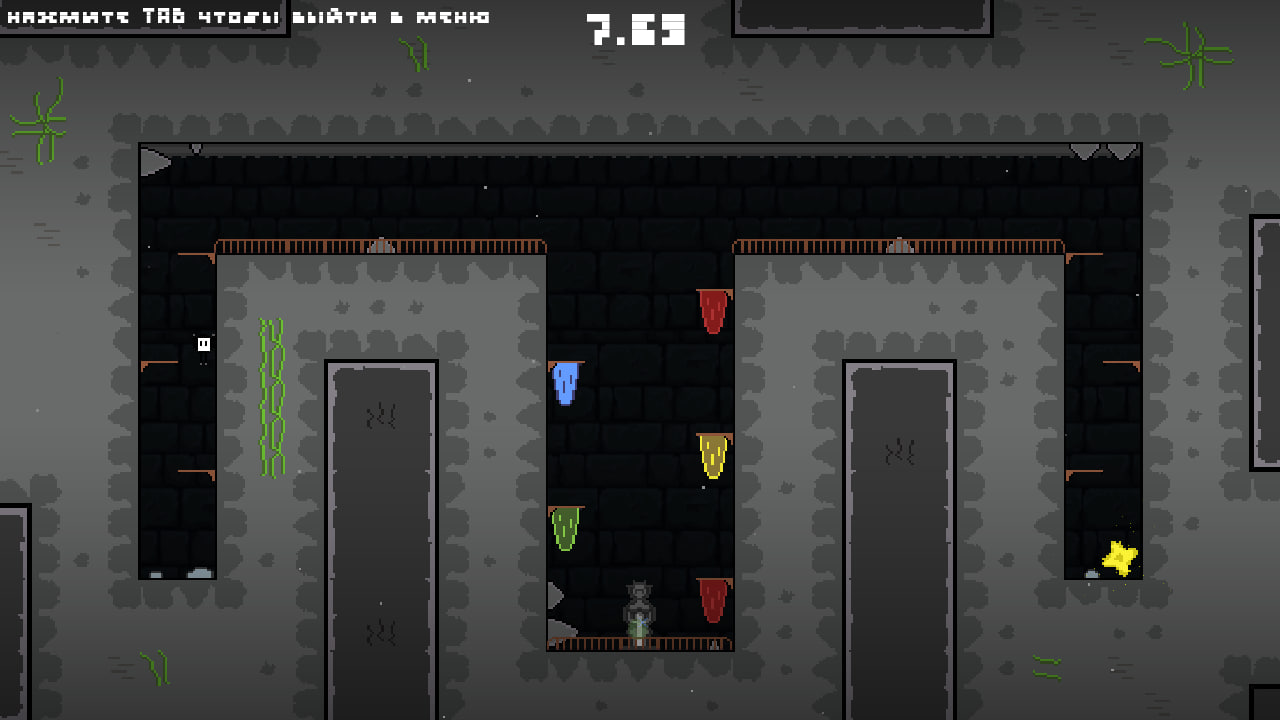The width and height of the screenshot is (1280, 720).
Task: Click the green banner on the left wall
Action: coord(566,525)
